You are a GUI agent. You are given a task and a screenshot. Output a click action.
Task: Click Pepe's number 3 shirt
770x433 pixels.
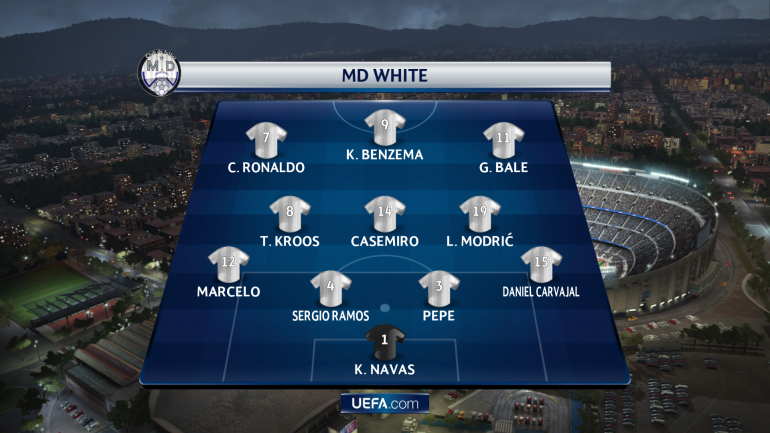[x=438, y=288]
